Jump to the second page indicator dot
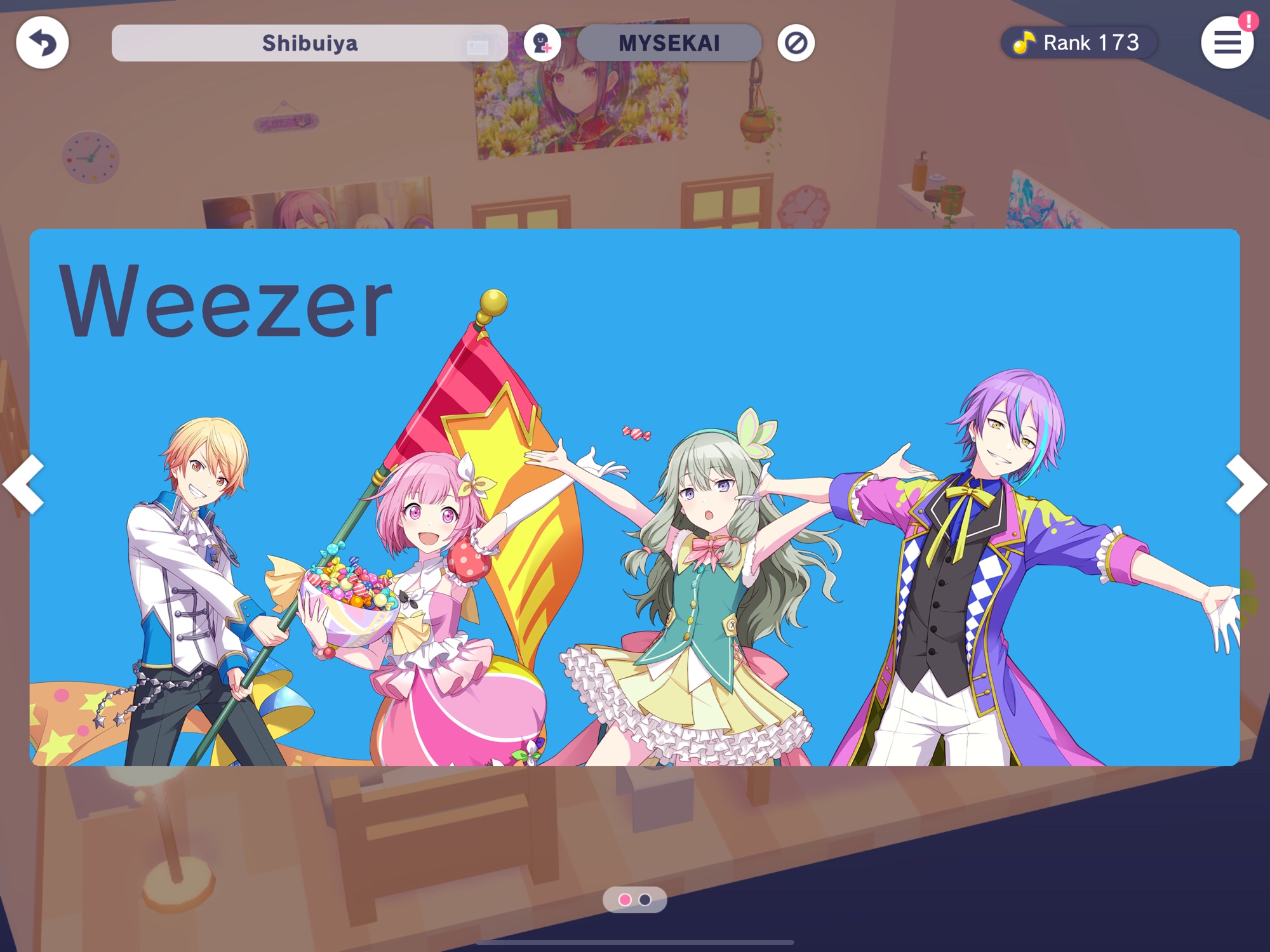The height and width of the screenshot is (952, 1270). [x=645, y=899]
